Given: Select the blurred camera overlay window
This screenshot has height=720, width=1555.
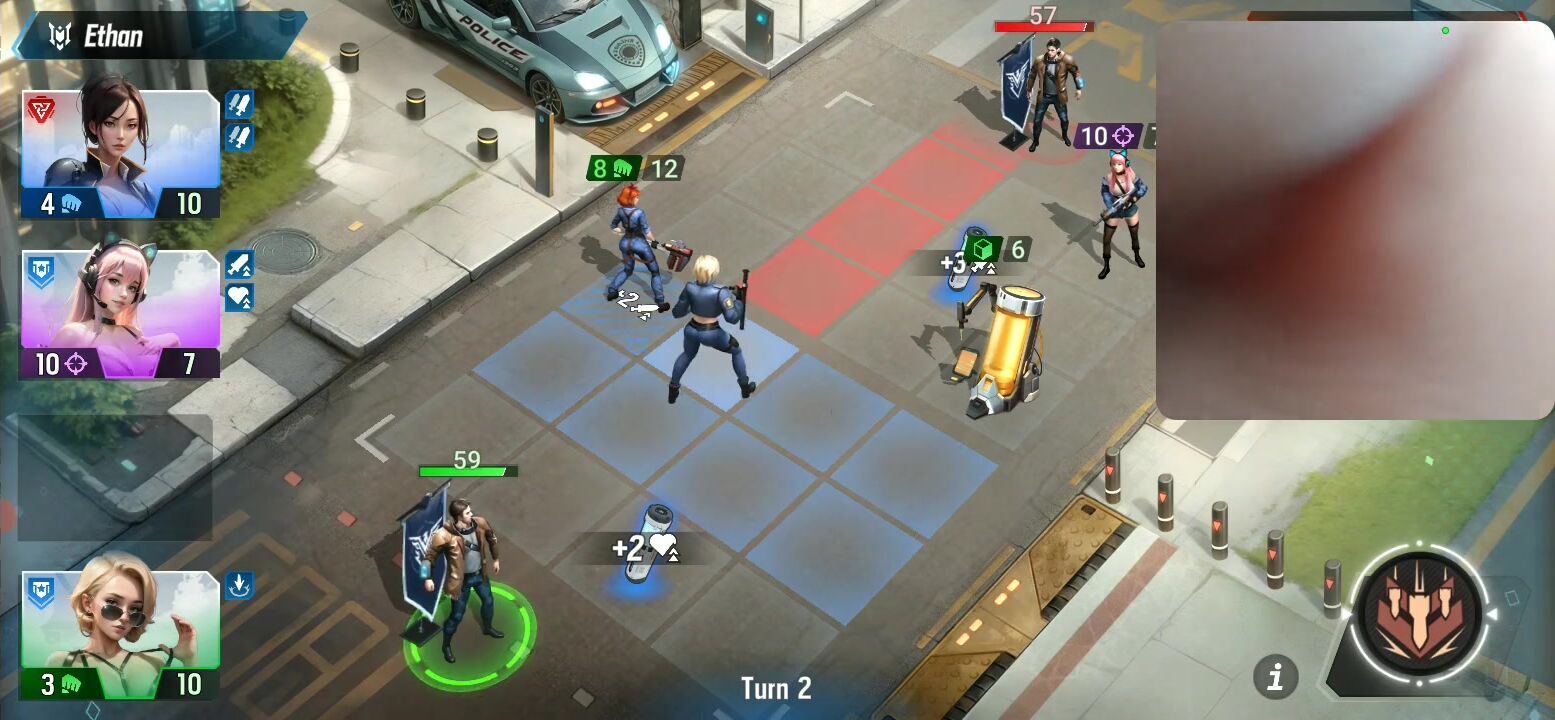Looking at the screenshot, I should [x=1355, y=220].
